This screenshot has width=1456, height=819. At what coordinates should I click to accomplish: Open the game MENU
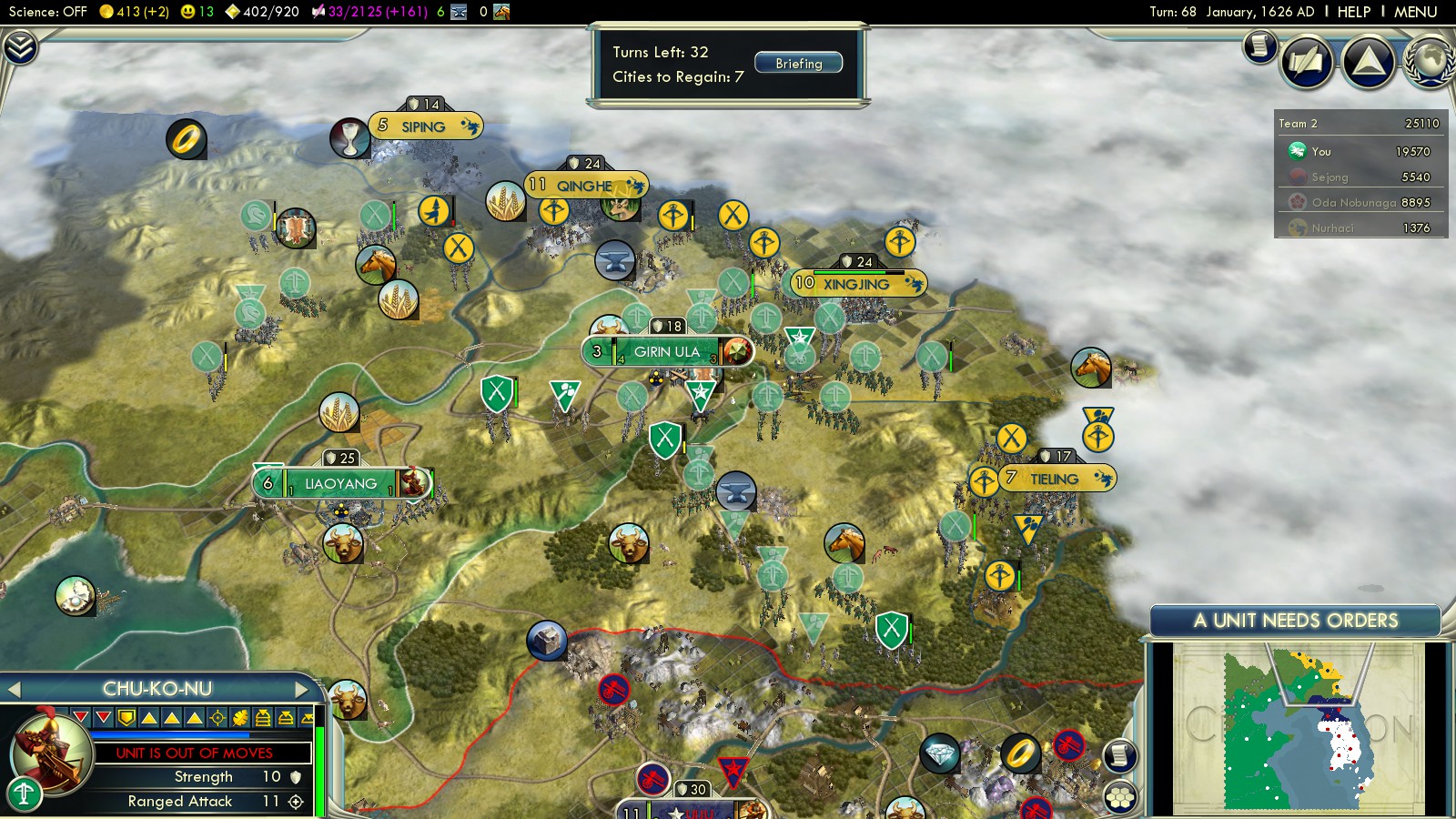tap(1415, 12)
